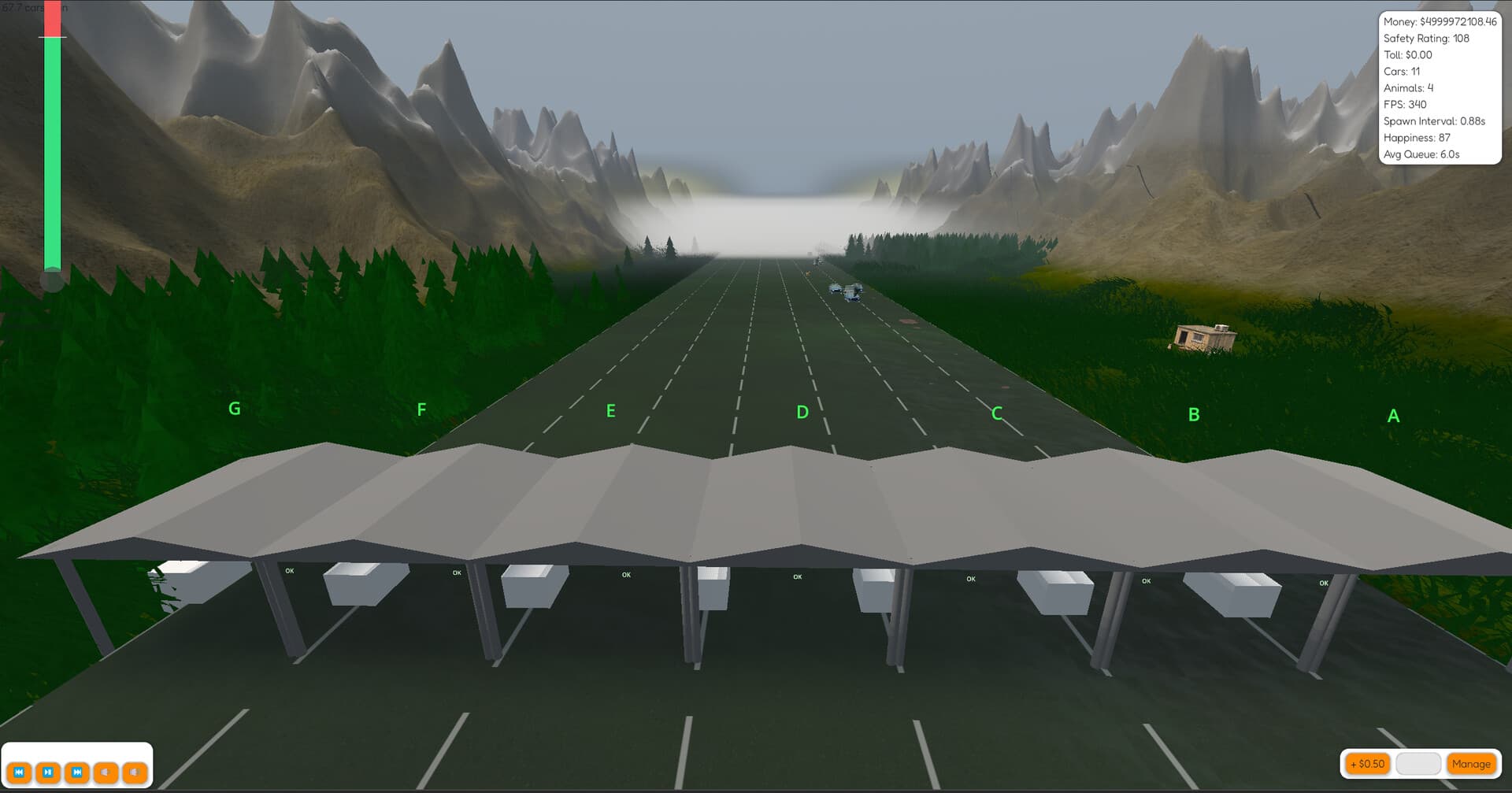Click the OK indicator on lane E booth

pyautogui.click(x=626, y=575)
